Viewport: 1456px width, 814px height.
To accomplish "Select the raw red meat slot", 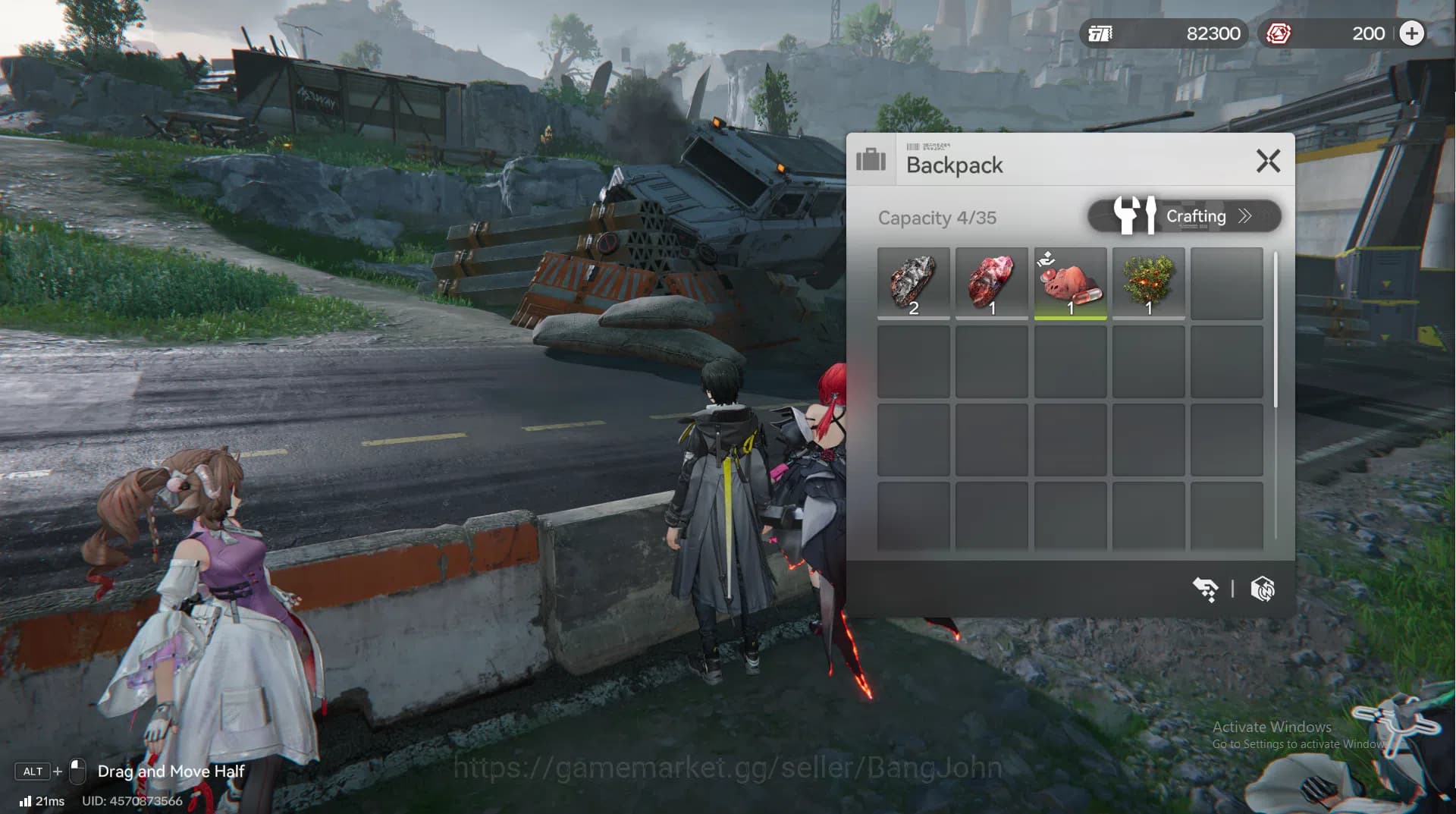I will (991, 283).
